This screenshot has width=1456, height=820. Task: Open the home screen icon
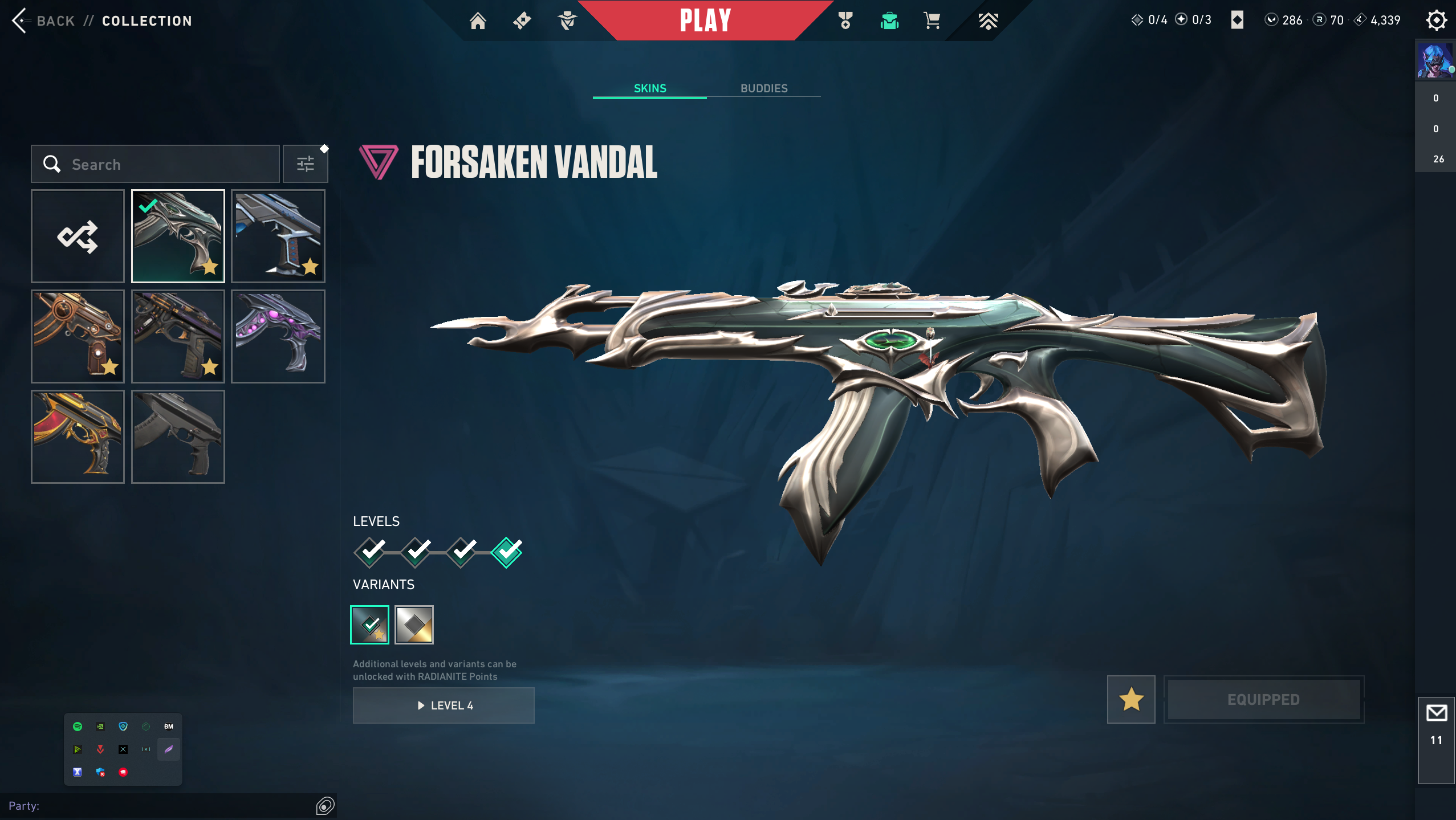tap(478, 21)
